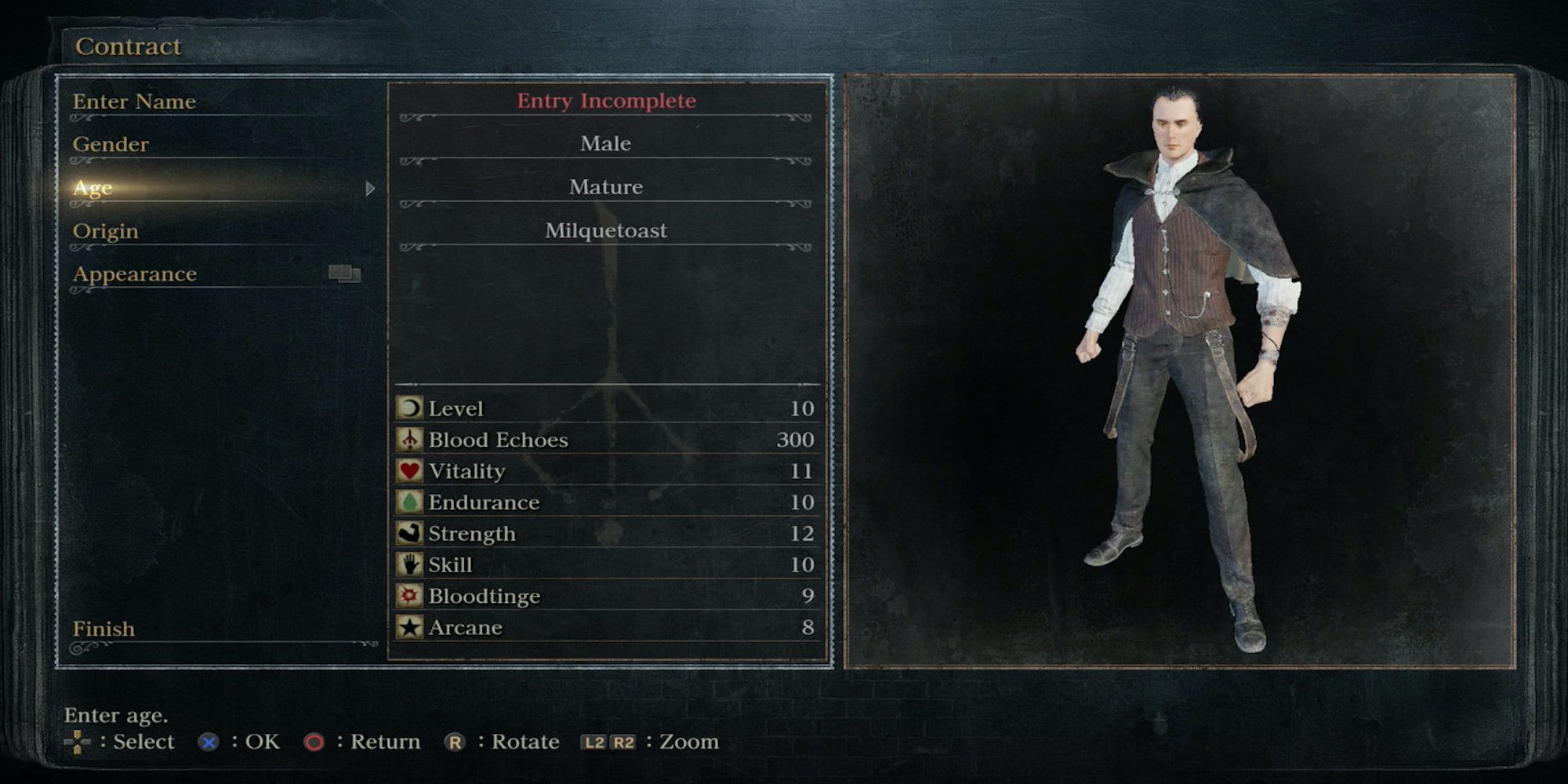Click the circle Return button prompt icon
This screenshot has height=784, width=1568.
click(x=316, y=741)
